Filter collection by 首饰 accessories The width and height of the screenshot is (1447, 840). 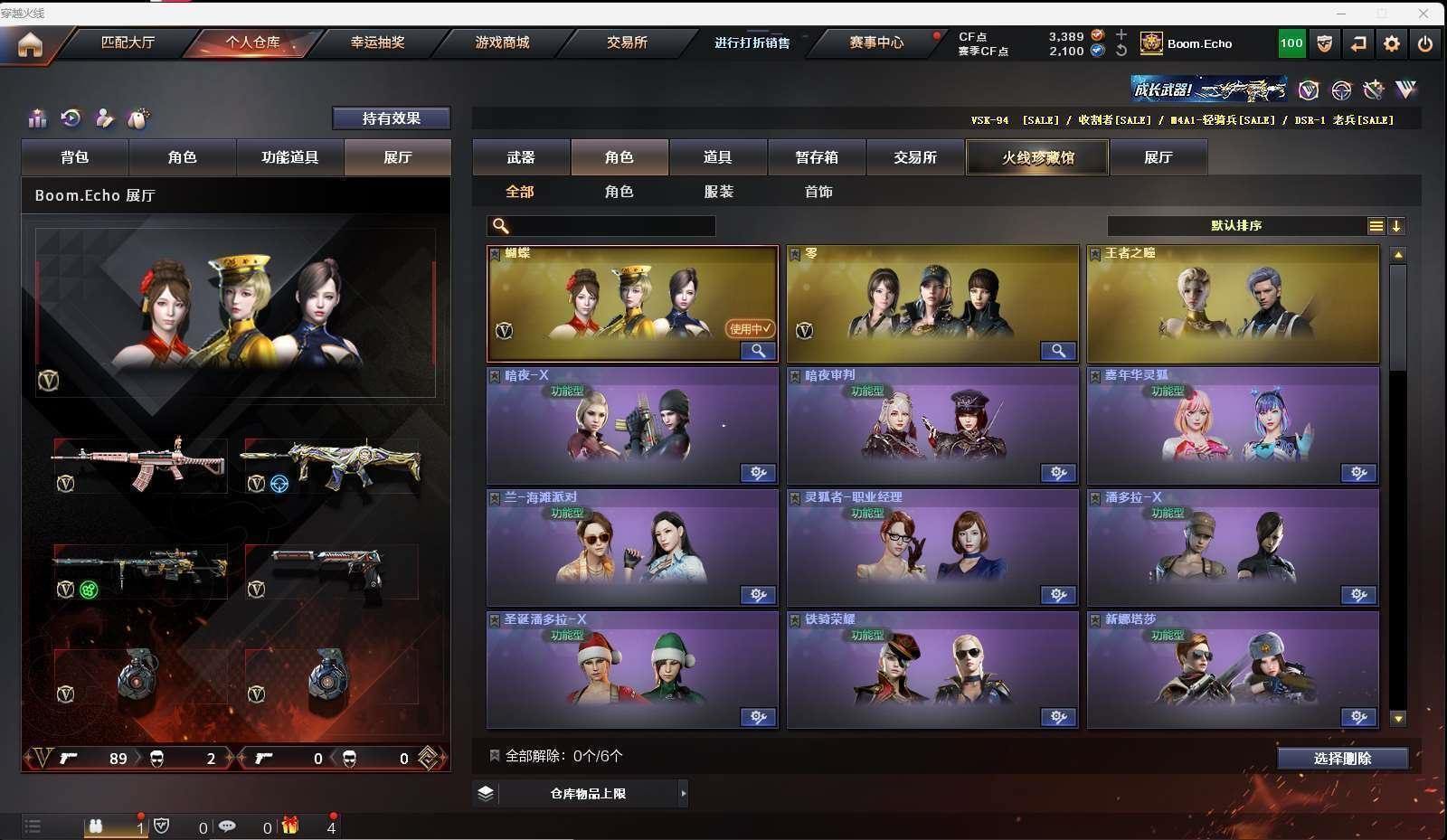pos(818,192)
